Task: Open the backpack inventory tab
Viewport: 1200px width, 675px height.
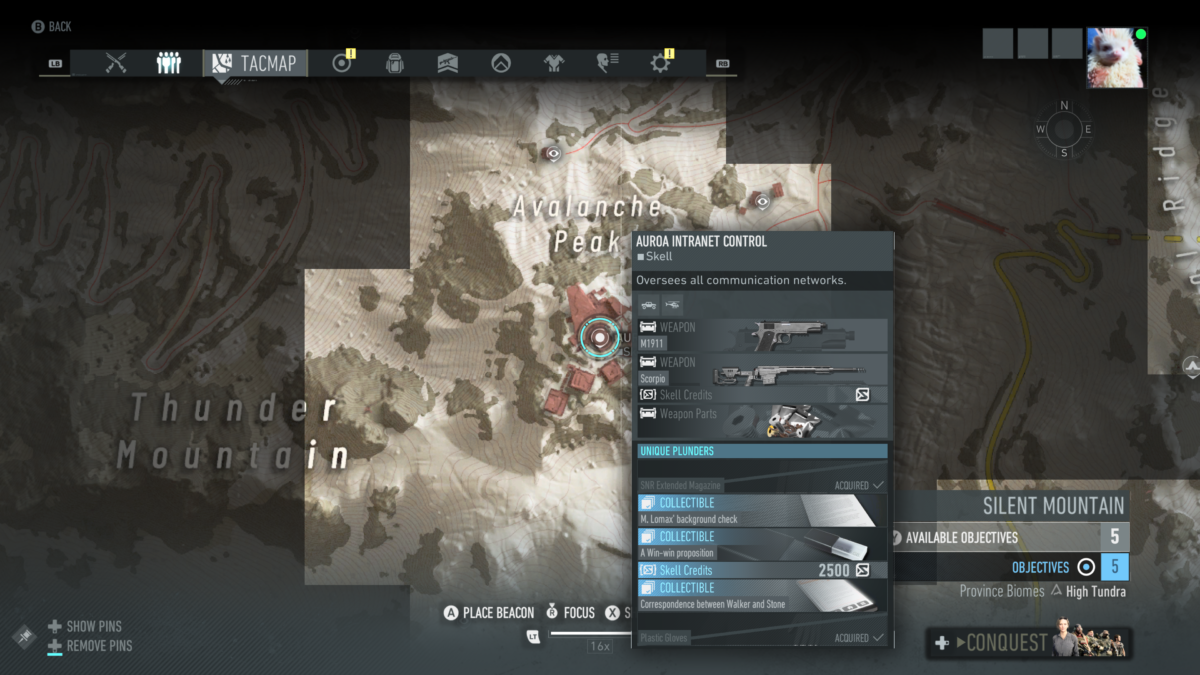Action: click(395, 64)
